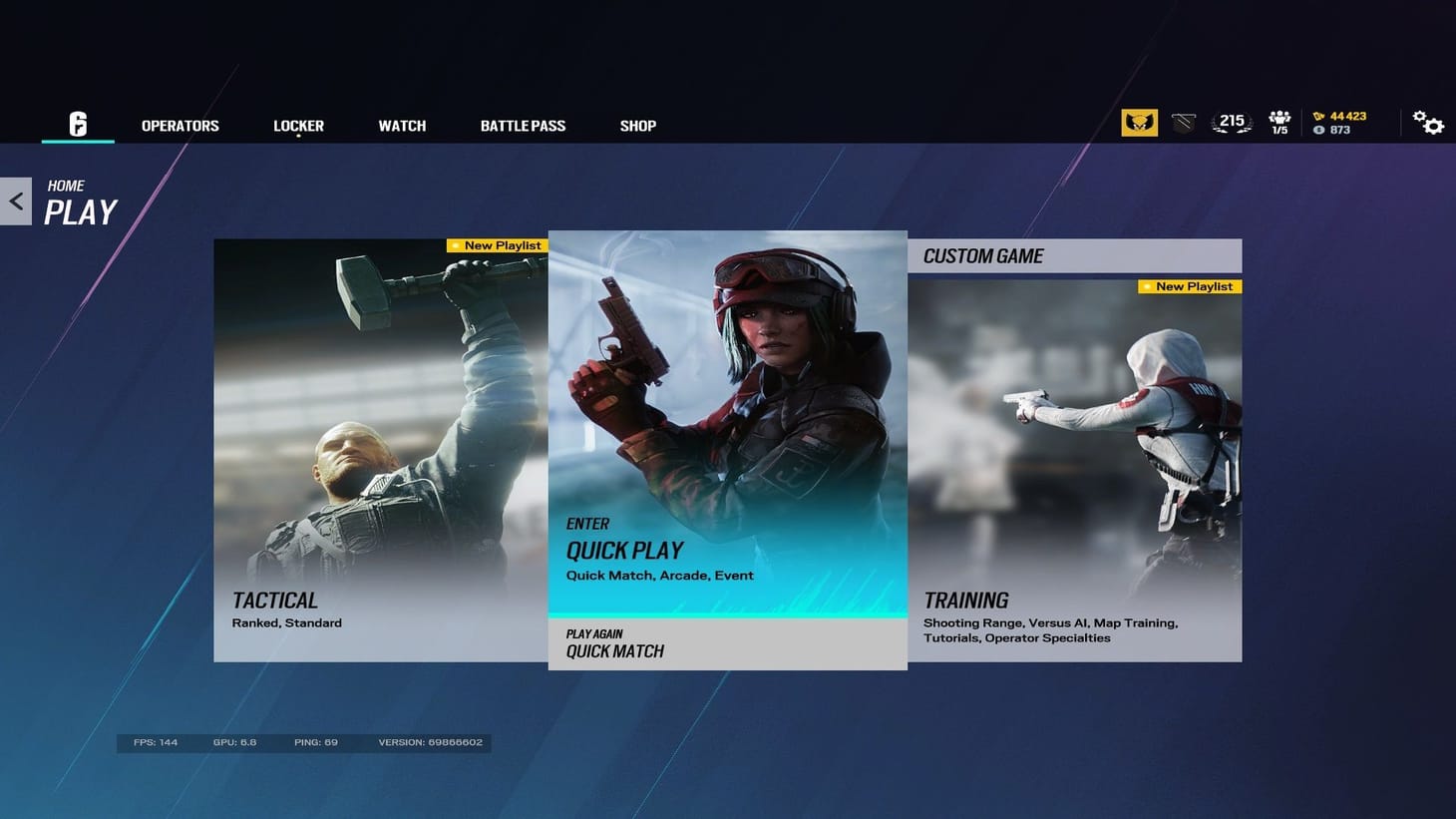Click Play Again Quick Match

(x=727, y=644)
